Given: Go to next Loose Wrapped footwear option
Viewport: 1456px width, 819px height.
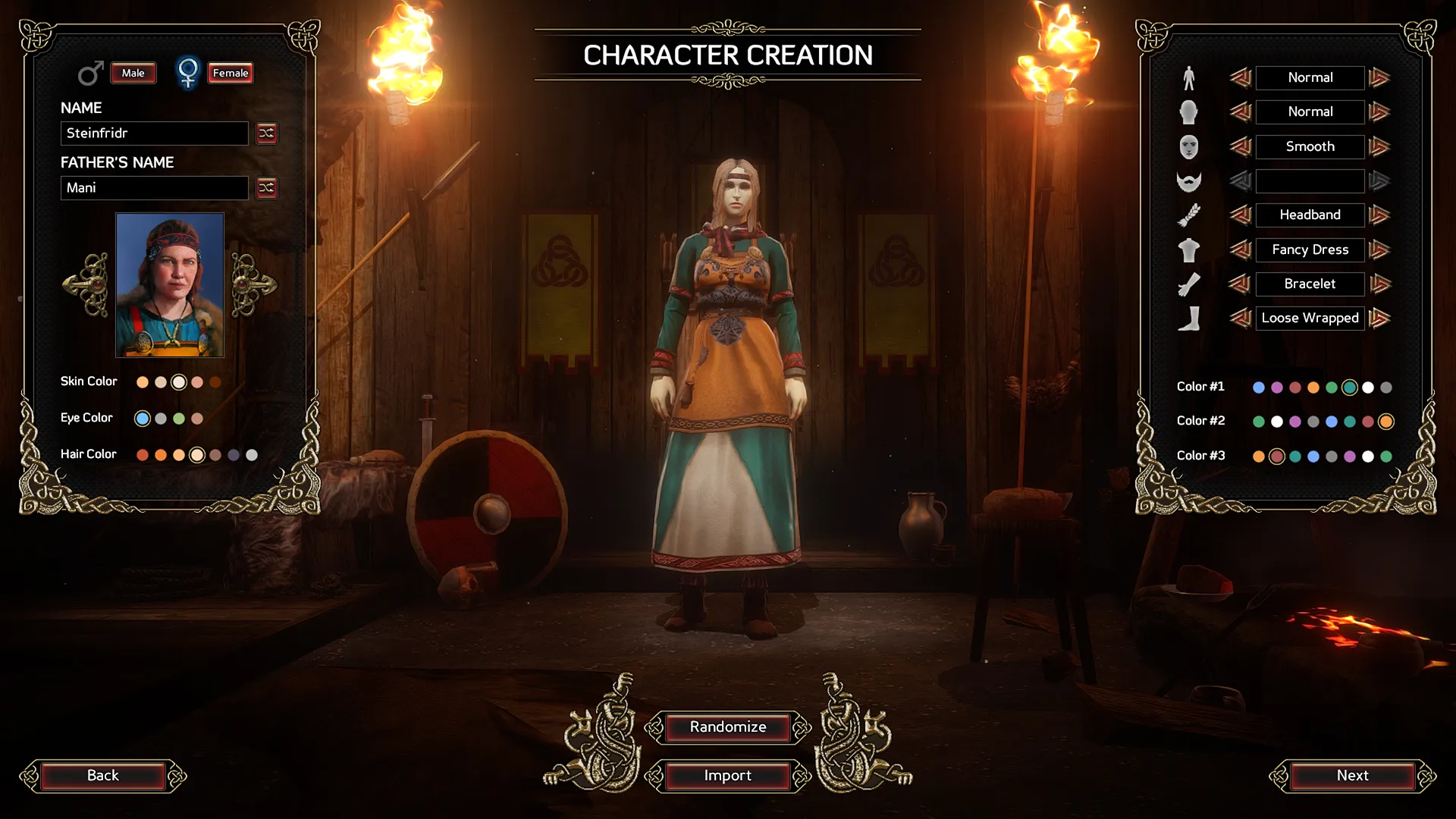Looking at the screenshot, I should (1380, 318).
